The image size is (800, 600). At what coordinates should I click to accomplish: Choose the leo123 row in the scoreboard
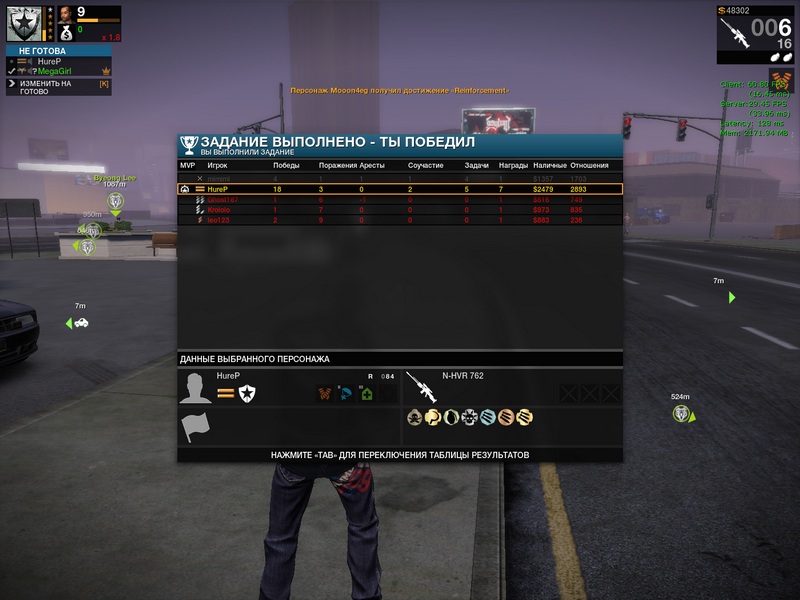(x=400, y=220)
